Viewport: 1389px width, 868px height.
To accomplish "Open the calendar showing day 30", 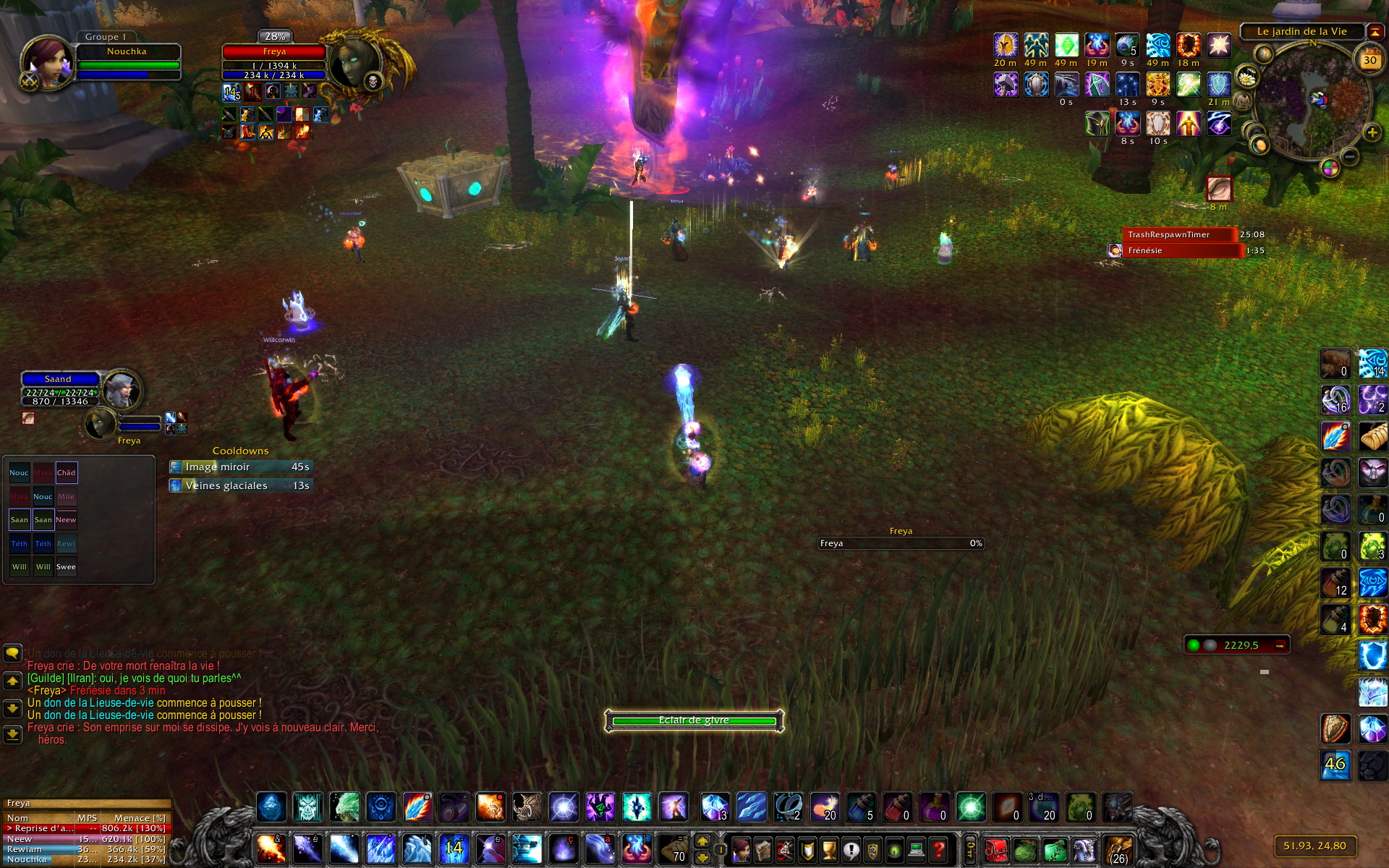I will click(1369, 61).
